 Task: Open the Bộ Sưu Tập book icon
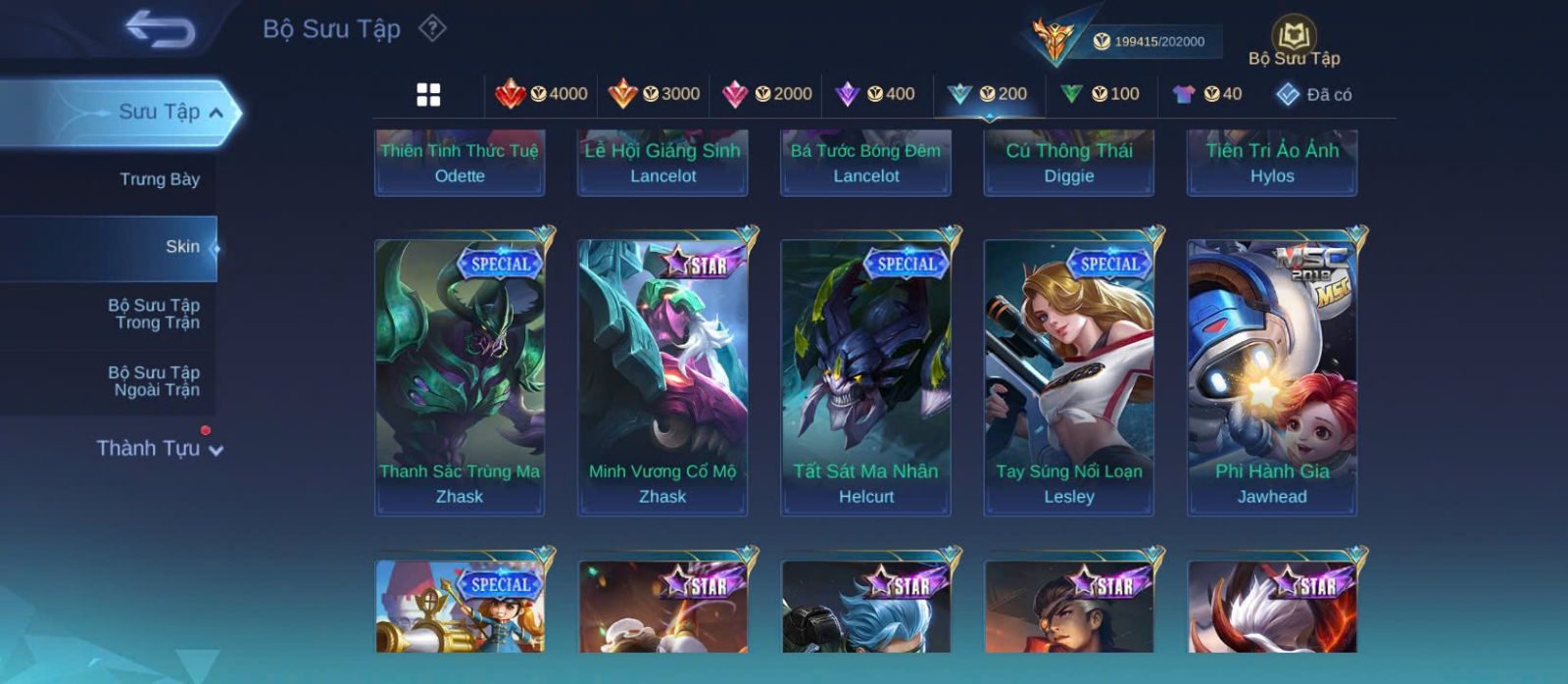[x=1294, y=36]
